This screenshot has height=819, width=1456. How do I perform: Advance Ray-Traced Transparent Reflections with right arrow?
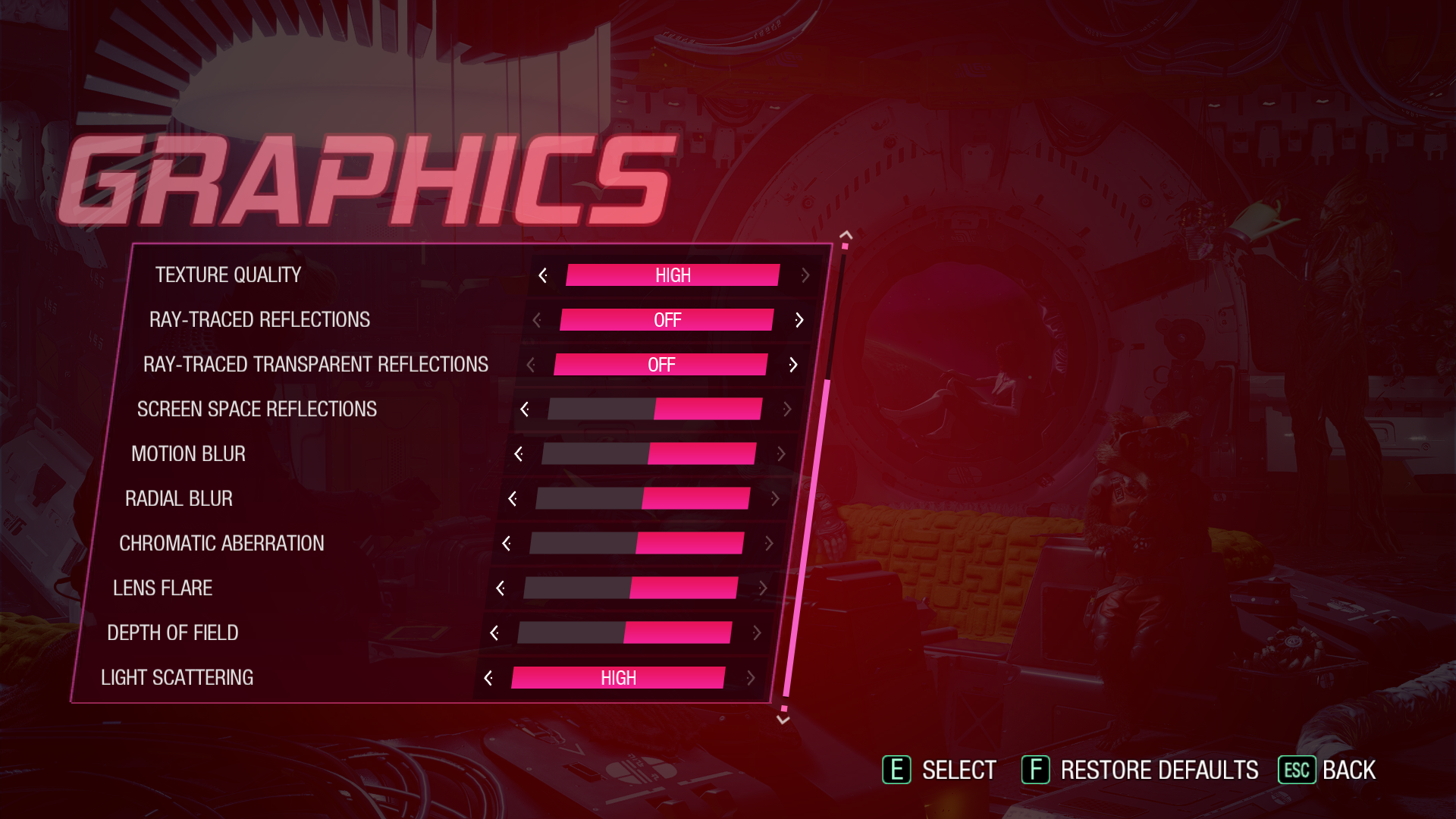point(793,365)
